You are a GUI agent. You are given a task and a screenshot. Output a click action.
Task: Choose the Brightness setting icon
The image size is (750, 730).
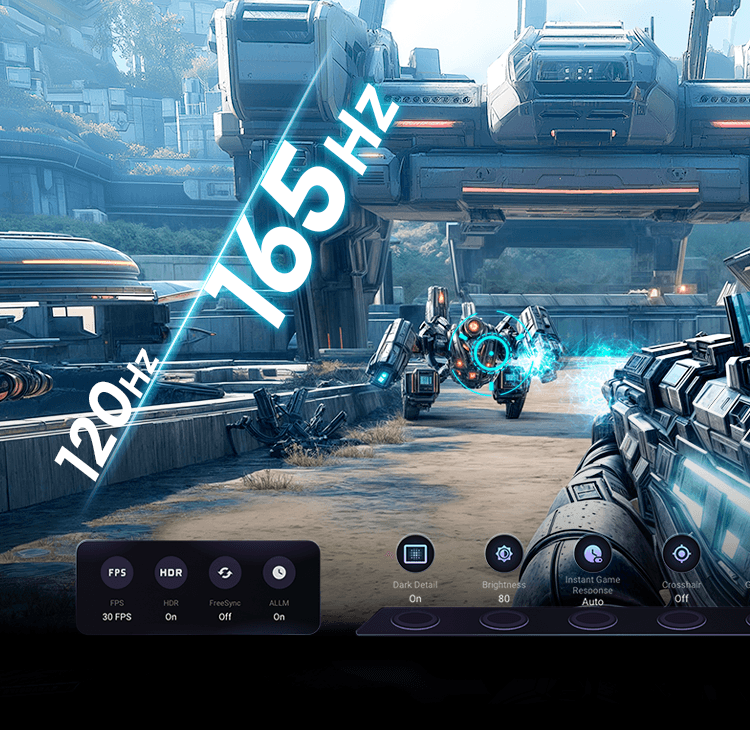click(504, 553)
